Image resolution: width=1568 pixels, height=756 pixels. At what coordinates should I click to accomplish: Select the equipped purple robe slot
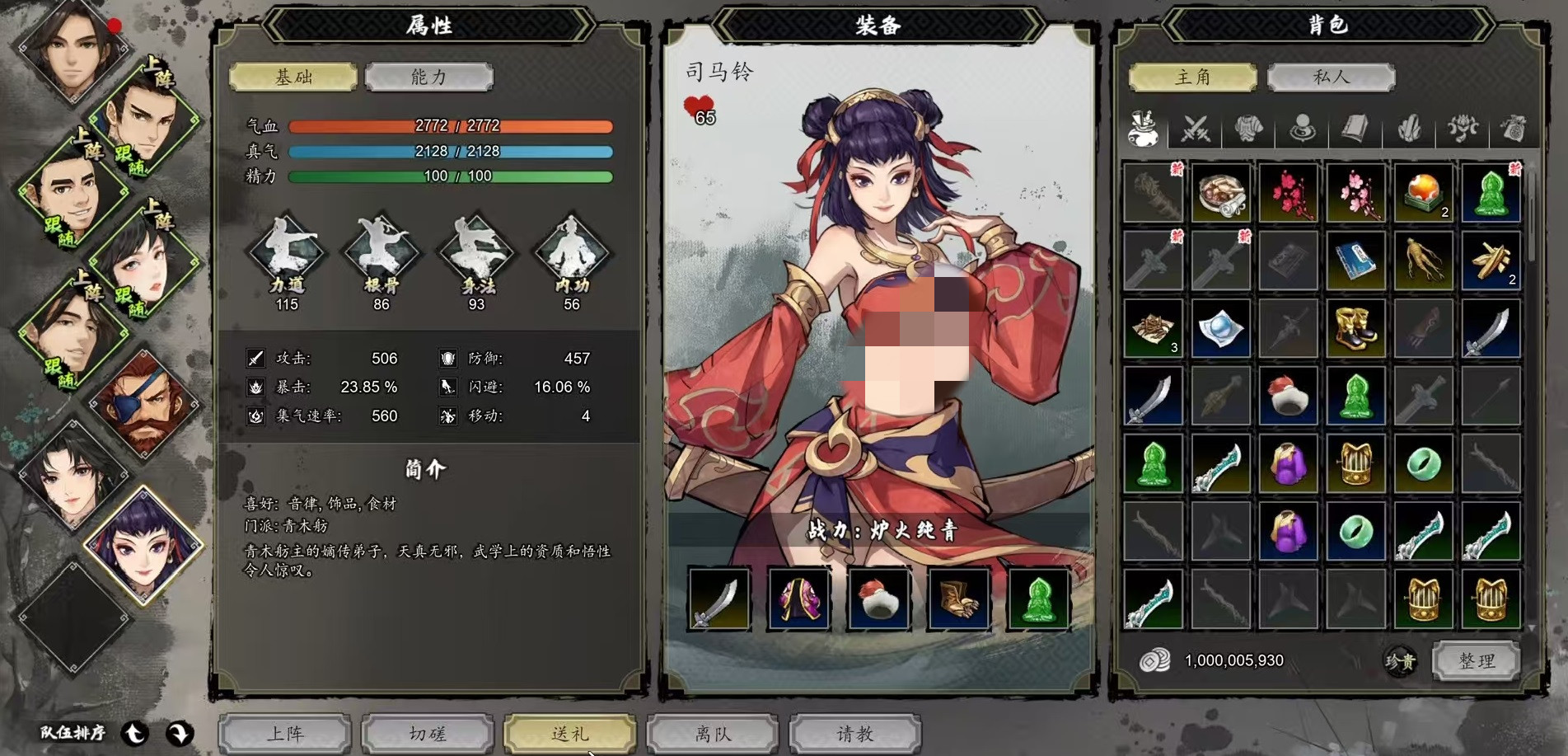tap(798, 599)
